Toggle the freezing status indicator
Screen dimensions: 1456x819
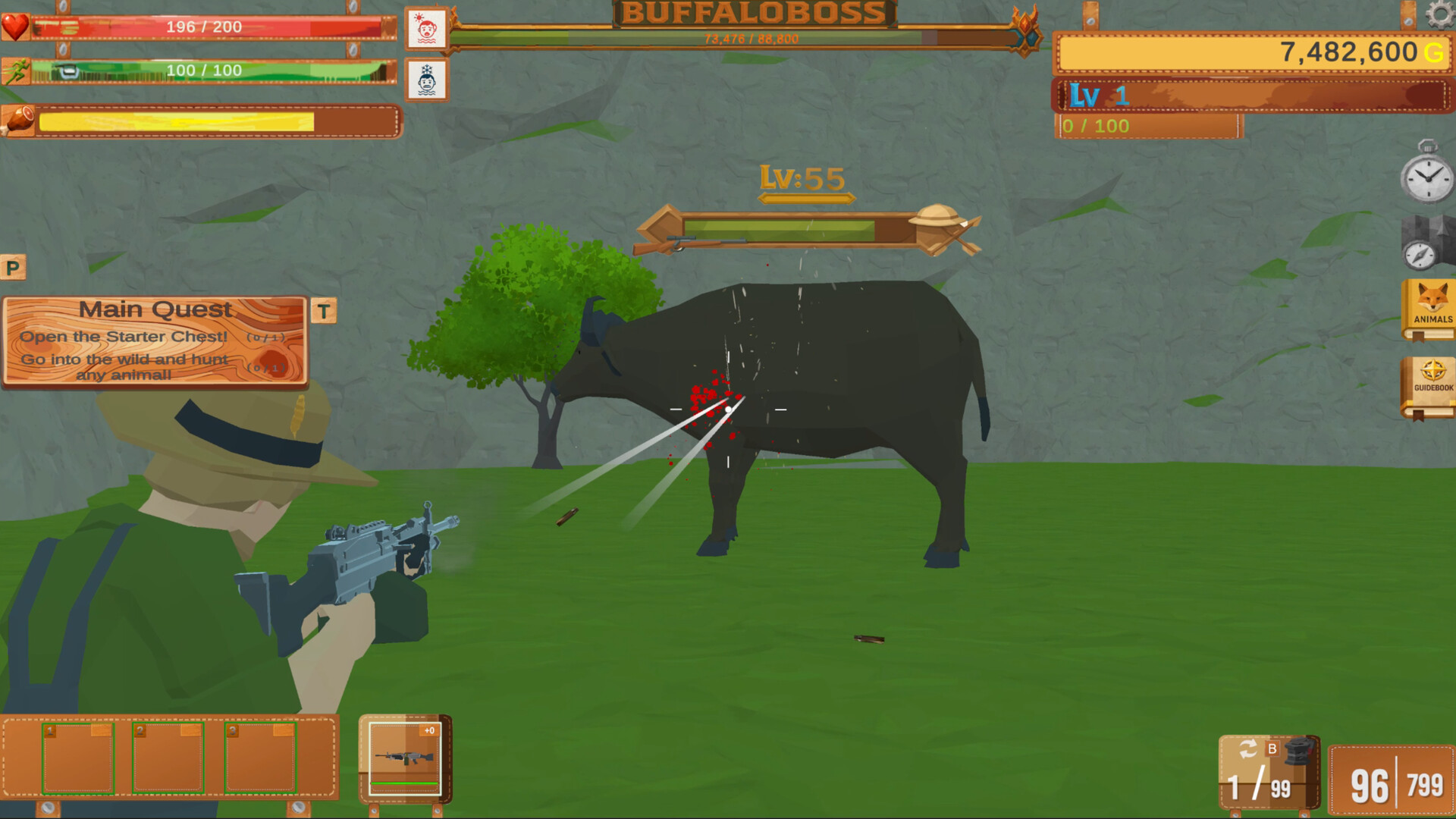428,81
